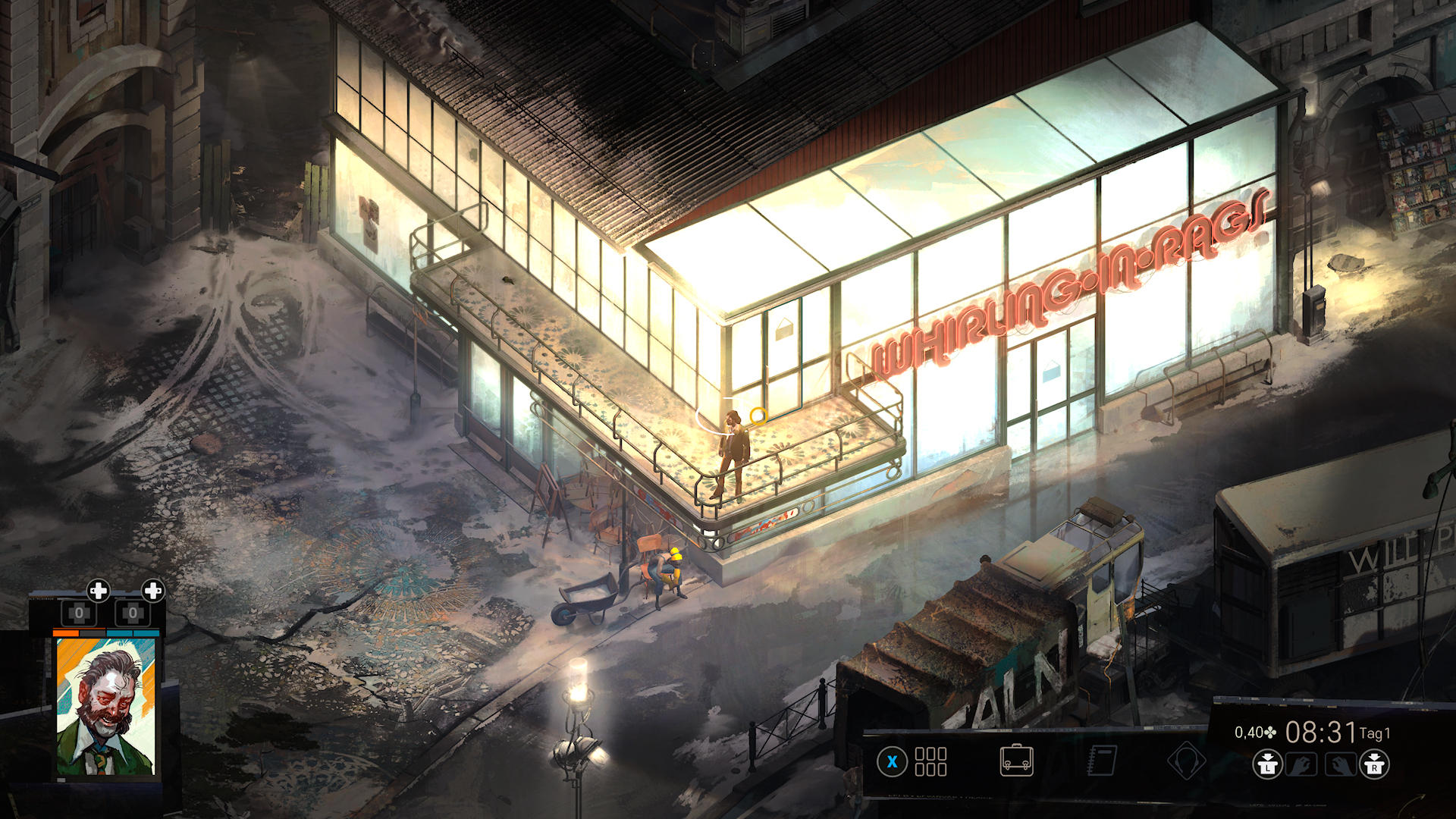Use the healing slot above the orange health bar
Image resolution: width=1456 pixels, height=819 pixels.
pyautogui.click(x=79, y=613)
